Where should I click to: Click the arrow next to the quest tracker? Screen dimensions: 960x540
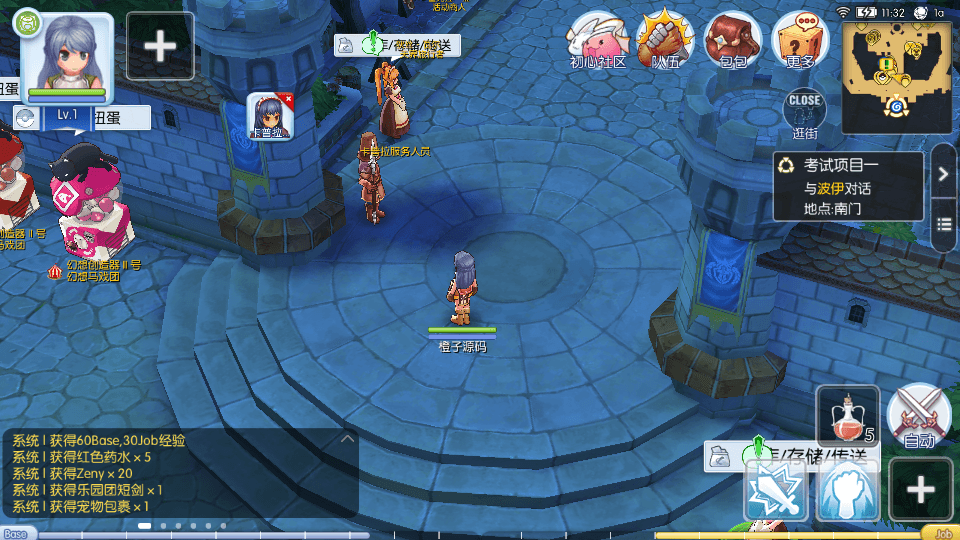click(x=943, y=174)
